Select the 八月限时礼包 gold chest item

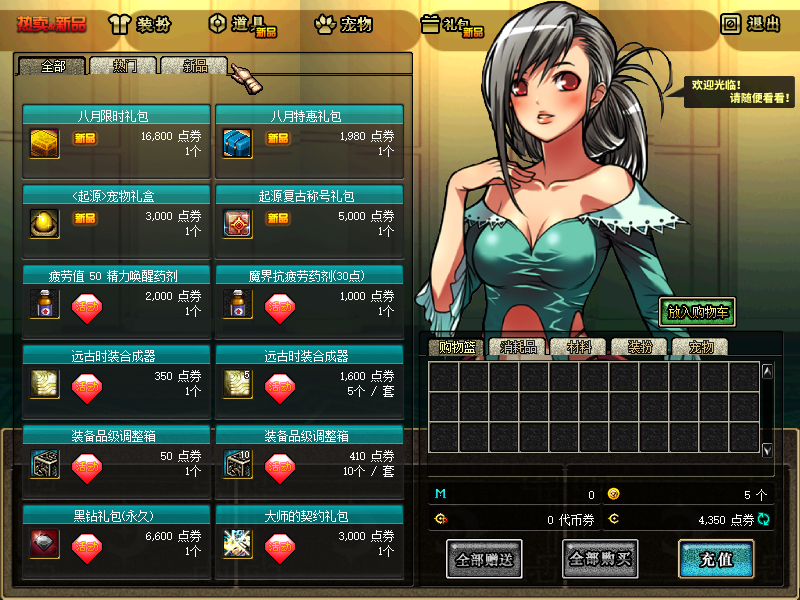coord(44,139)
